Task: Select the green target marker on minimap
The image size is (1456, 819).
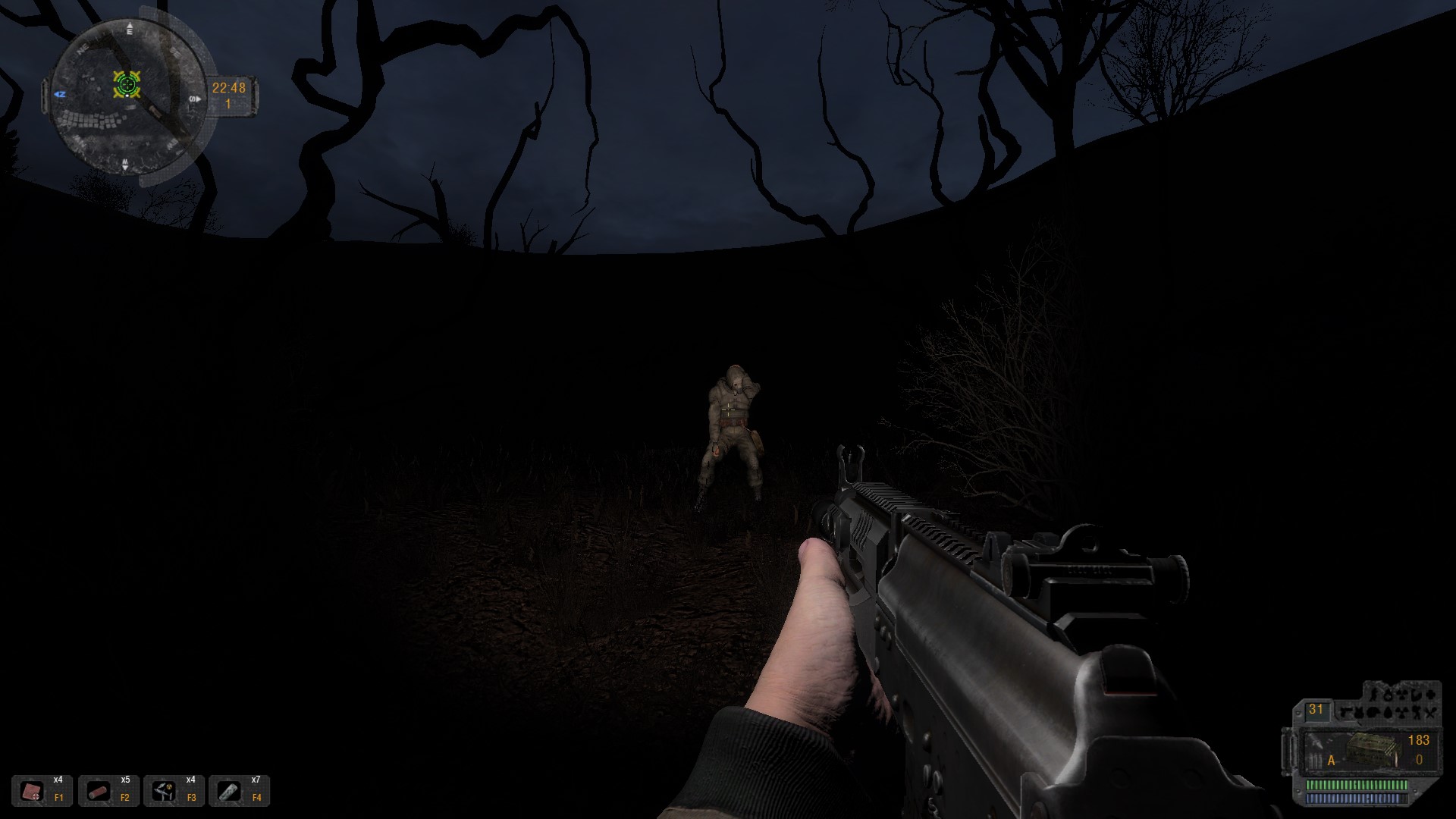Action: point(127,84)
